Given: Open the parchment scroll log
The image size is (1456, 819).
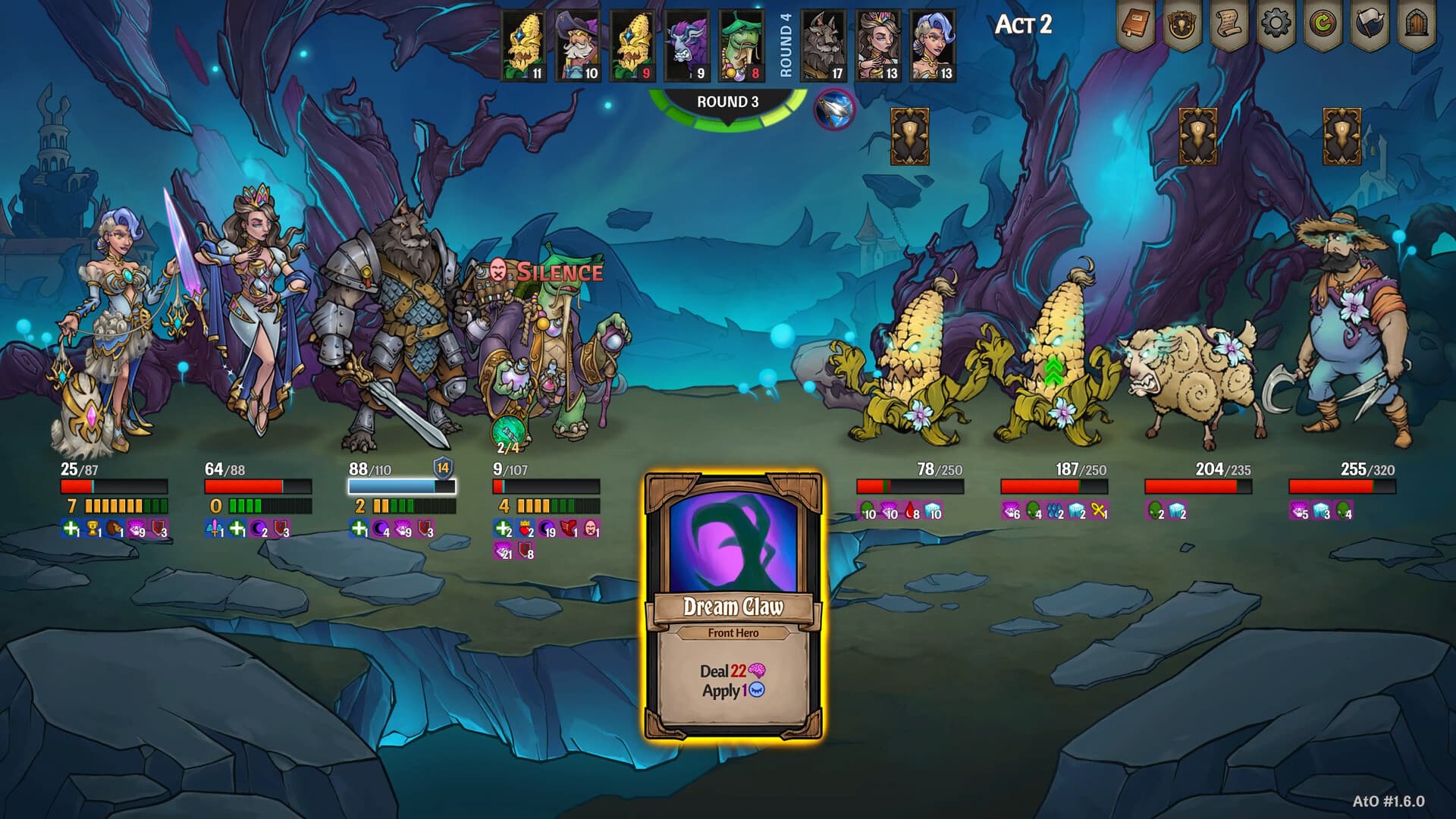Looking at the screenshot, I should pos(1228,26).
